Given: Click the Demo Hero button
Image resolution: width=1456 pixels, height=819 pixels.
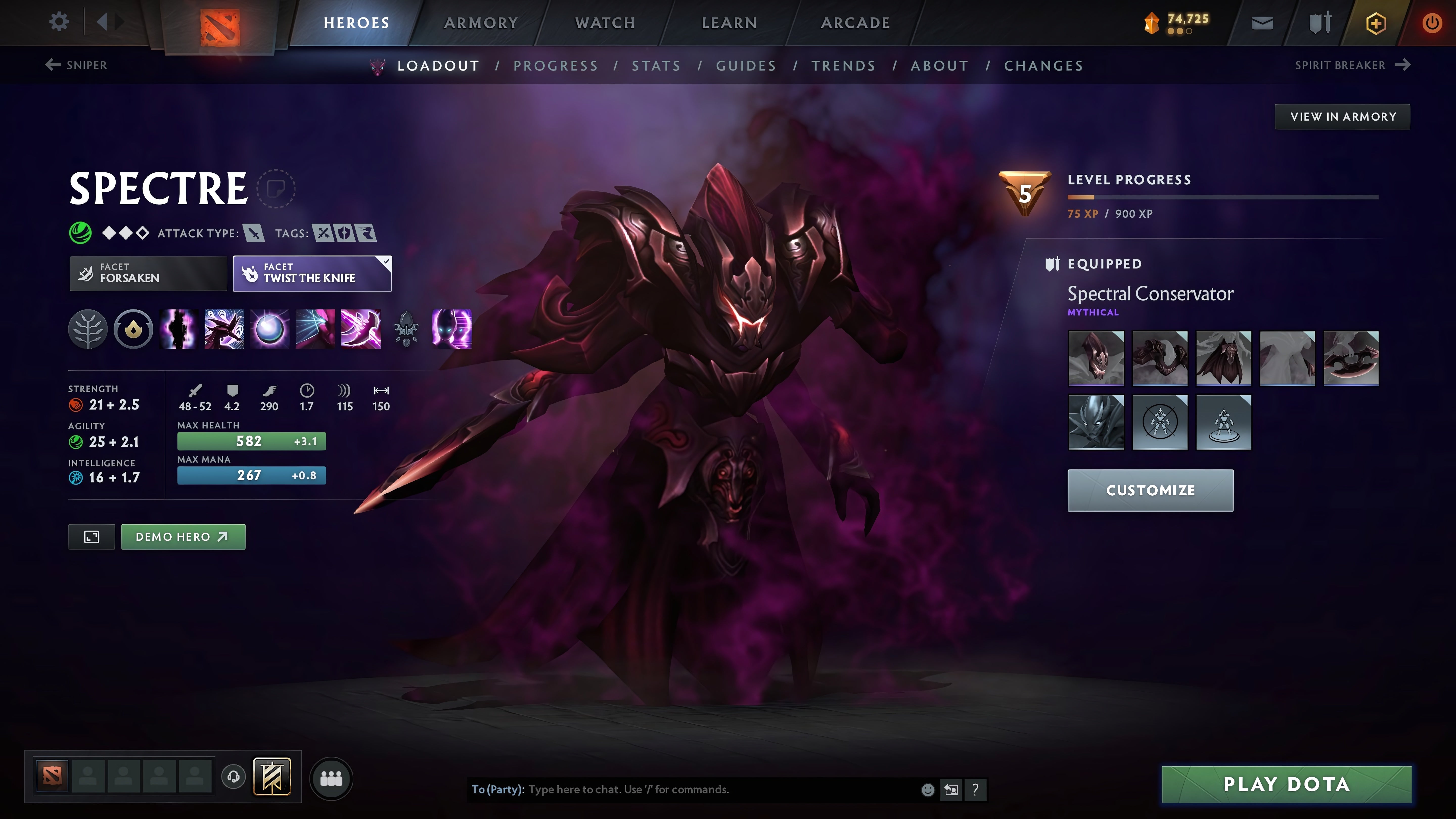Looking at the screenshot, I should coord(183,536).
